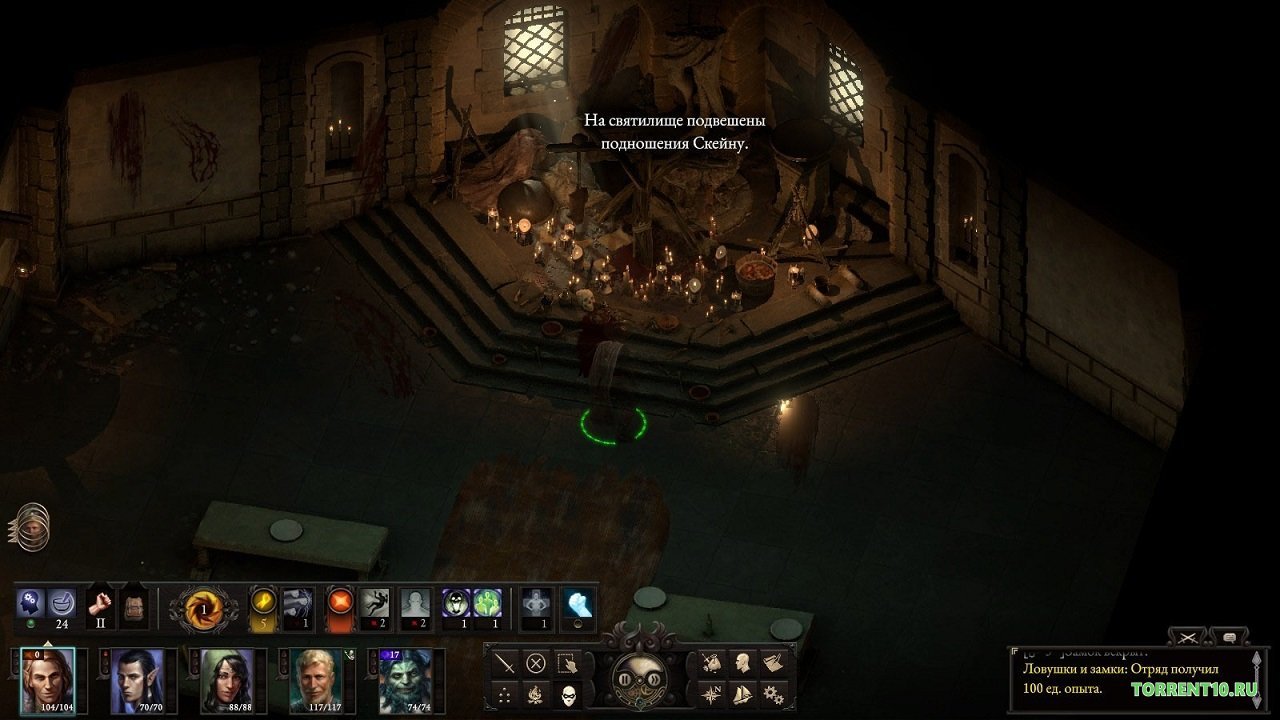Cancel current action with the X icon

point(535,662)
